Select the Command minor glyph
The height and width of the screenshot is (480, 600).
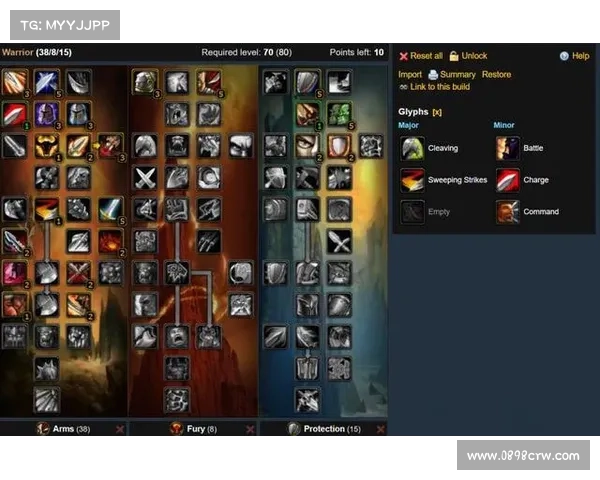point(541,212)
